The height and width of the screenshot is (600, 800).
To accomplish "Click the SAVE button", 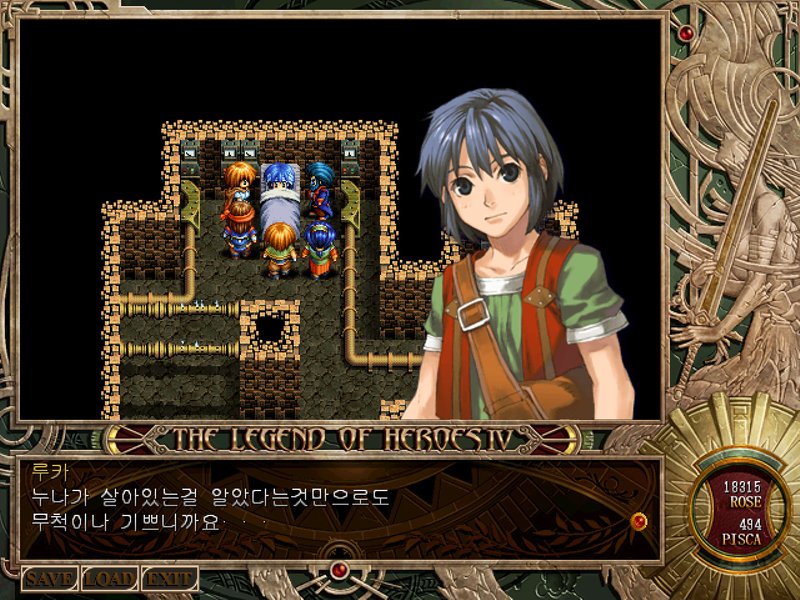I will coord(49,579).
